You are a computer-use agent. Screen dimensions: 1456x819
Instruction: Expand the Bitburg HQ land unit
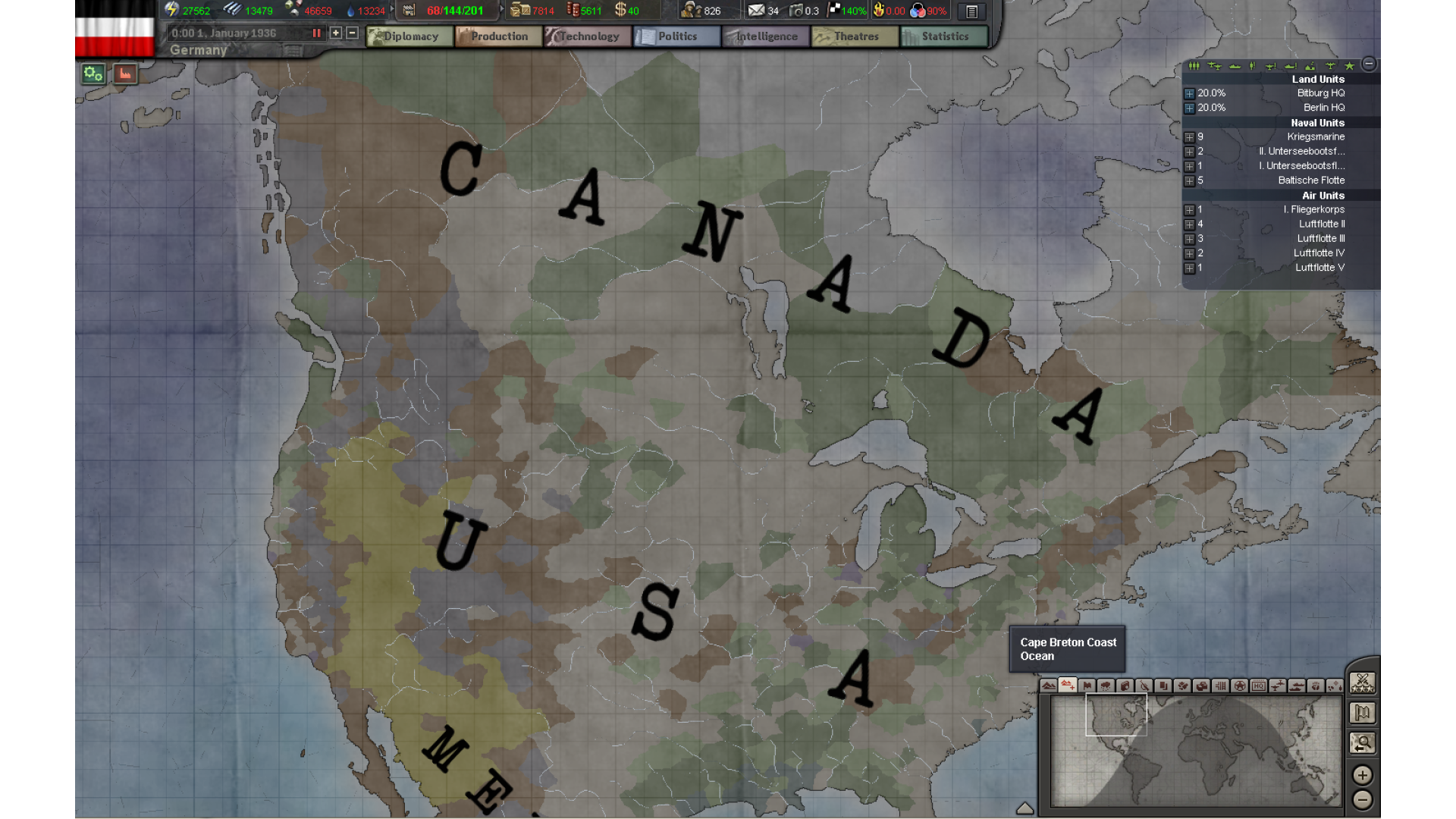tap(1189, 94)
